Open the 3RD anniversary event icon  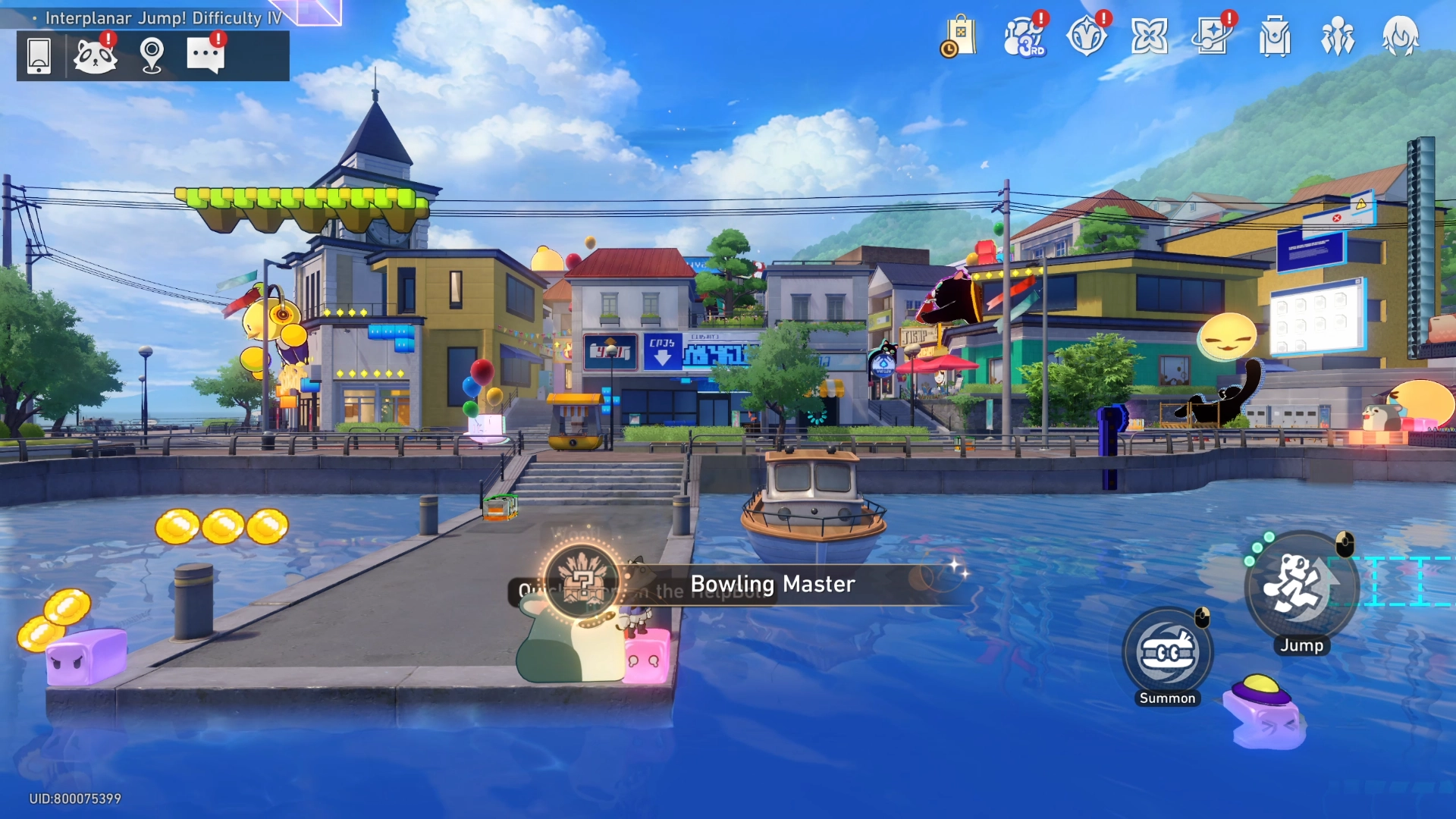click(1024, 36)
